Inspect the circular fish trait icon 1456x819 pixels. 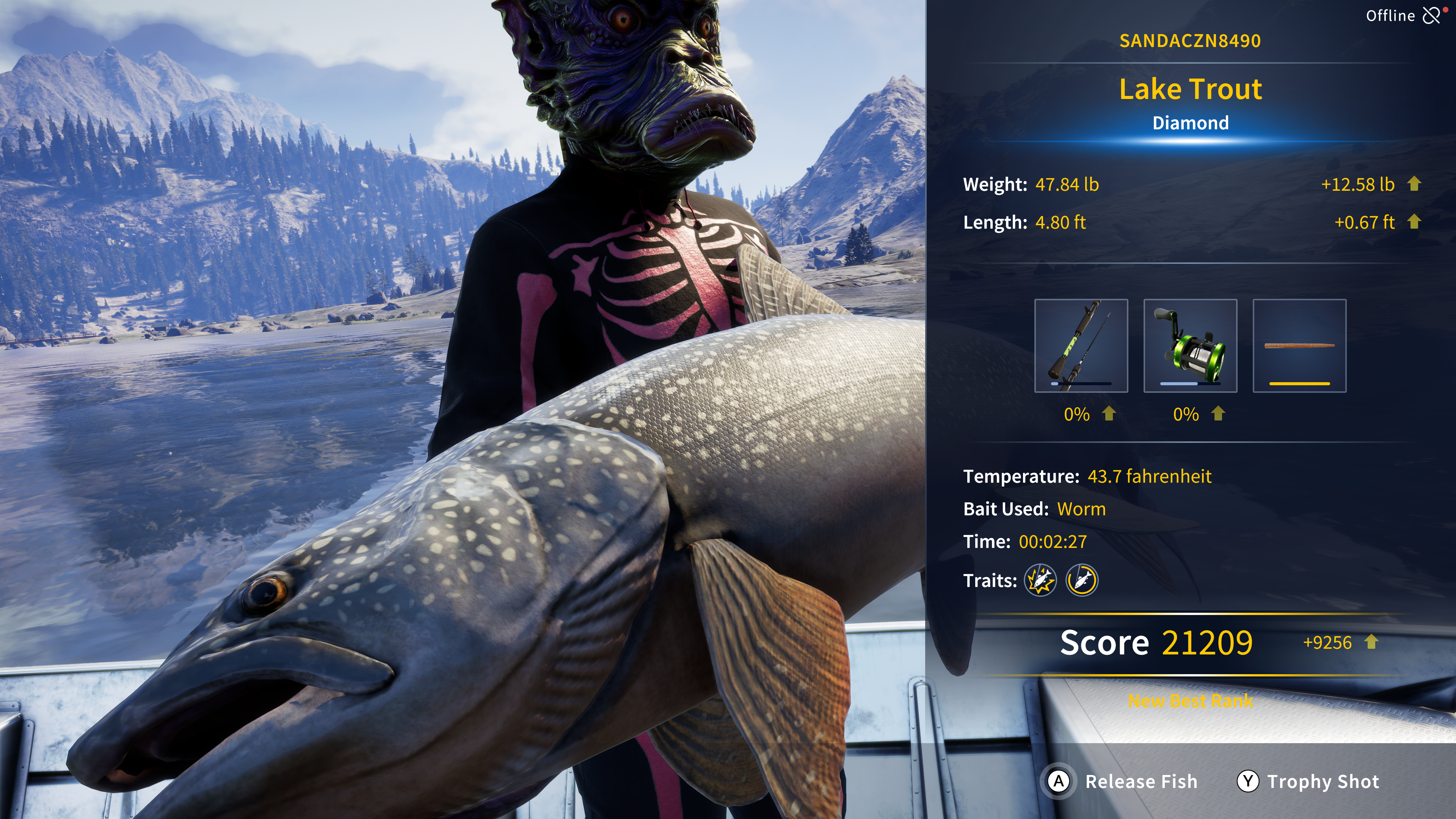1082,581
